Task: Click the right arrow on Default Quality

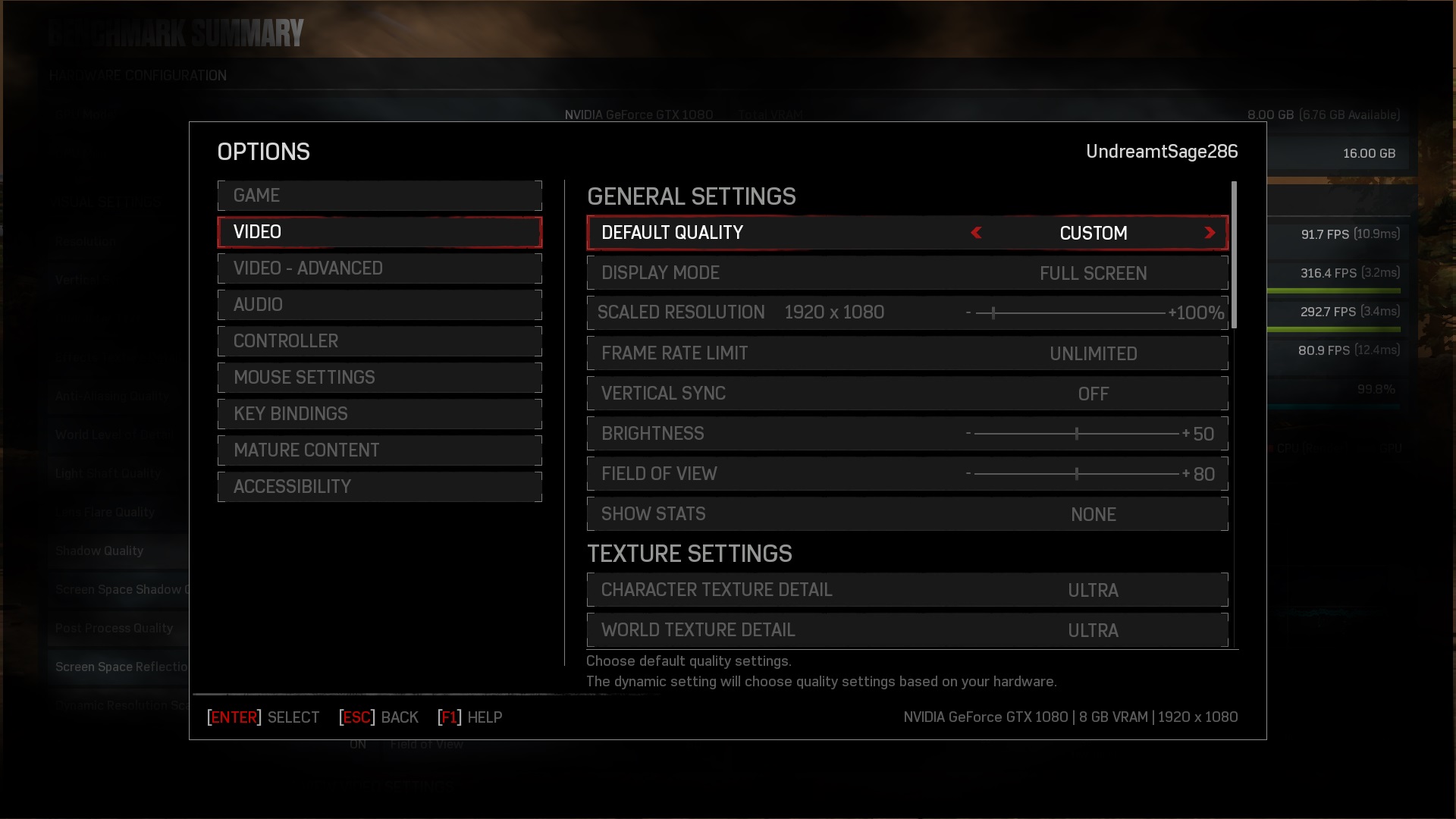Action: tap(1210, 233)
